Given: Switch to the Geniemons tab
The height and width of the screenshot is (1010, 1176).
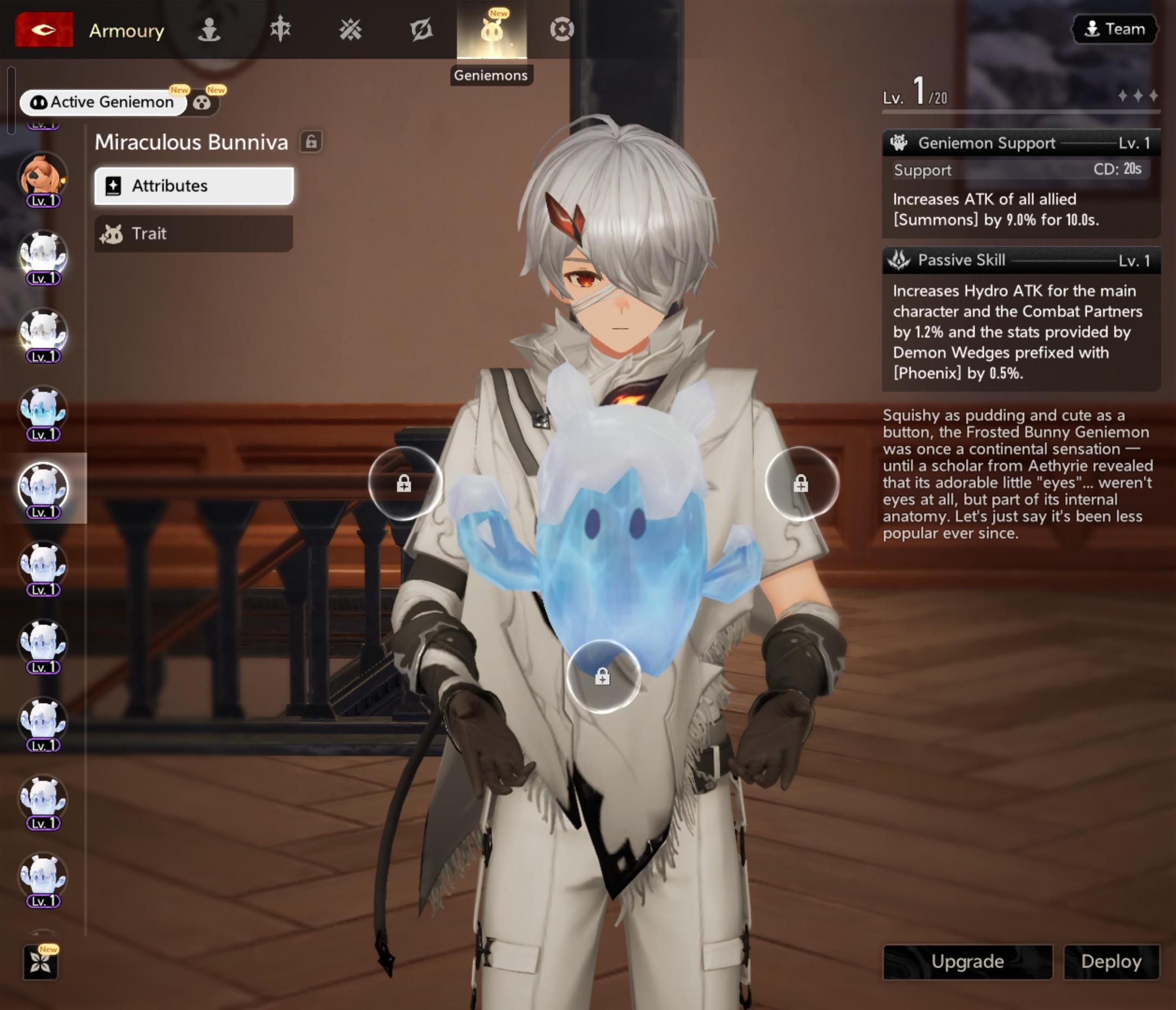Looking at the screenshot, I should (x=492, y=30).
